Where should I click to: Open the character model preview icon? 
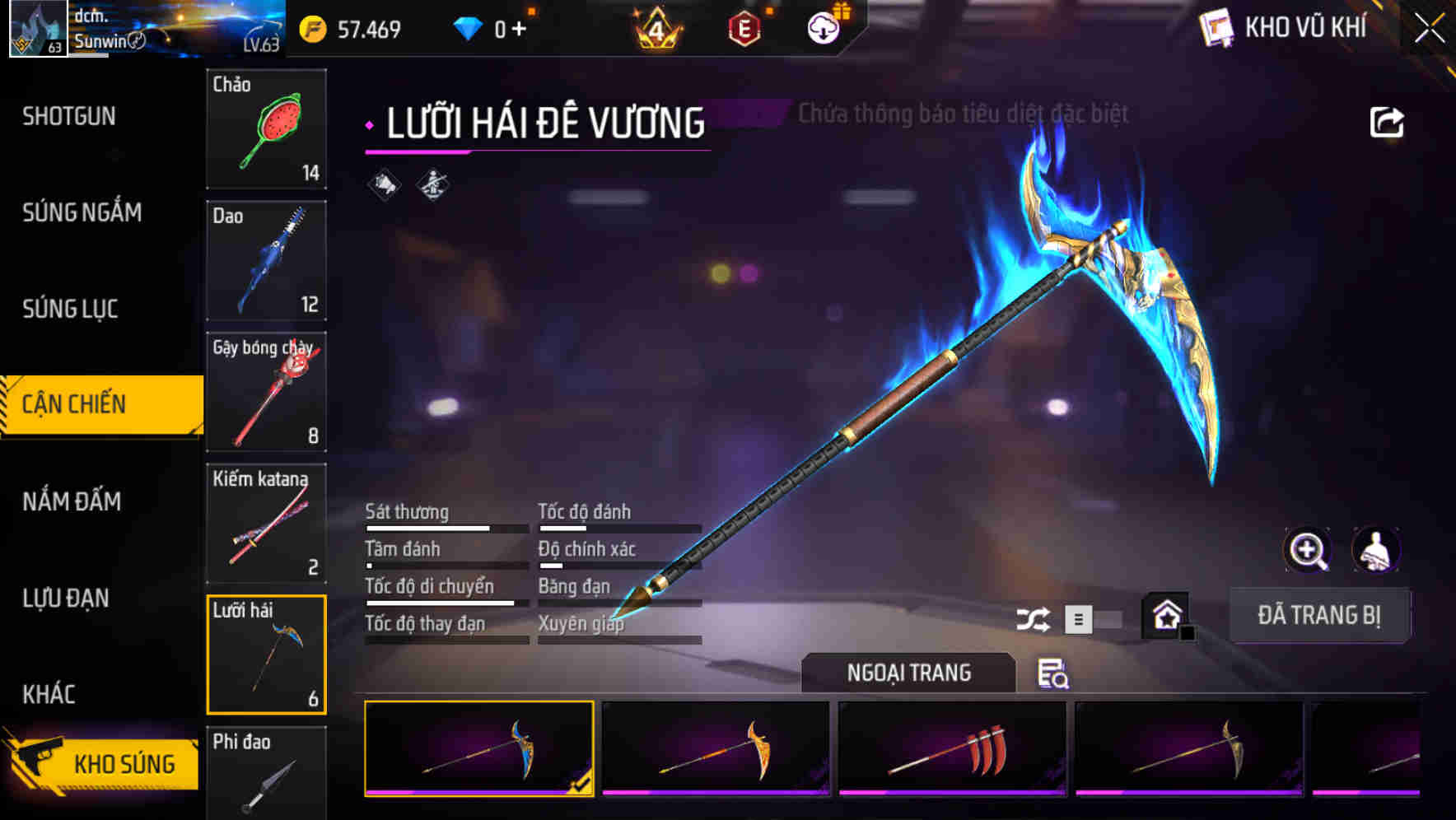coord(1377,550)
